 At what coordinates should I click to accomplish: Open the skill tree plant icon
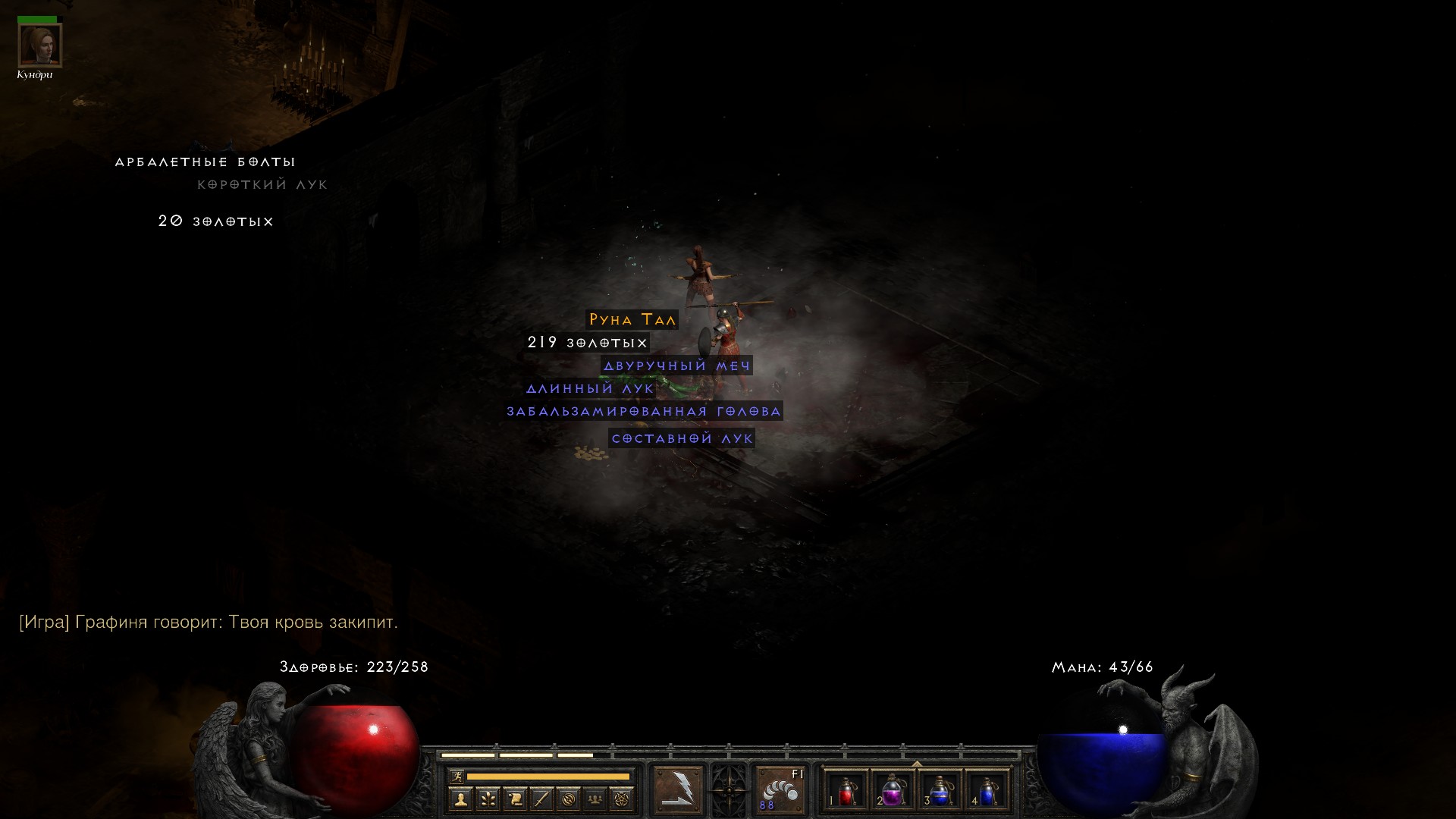[488, 799]
